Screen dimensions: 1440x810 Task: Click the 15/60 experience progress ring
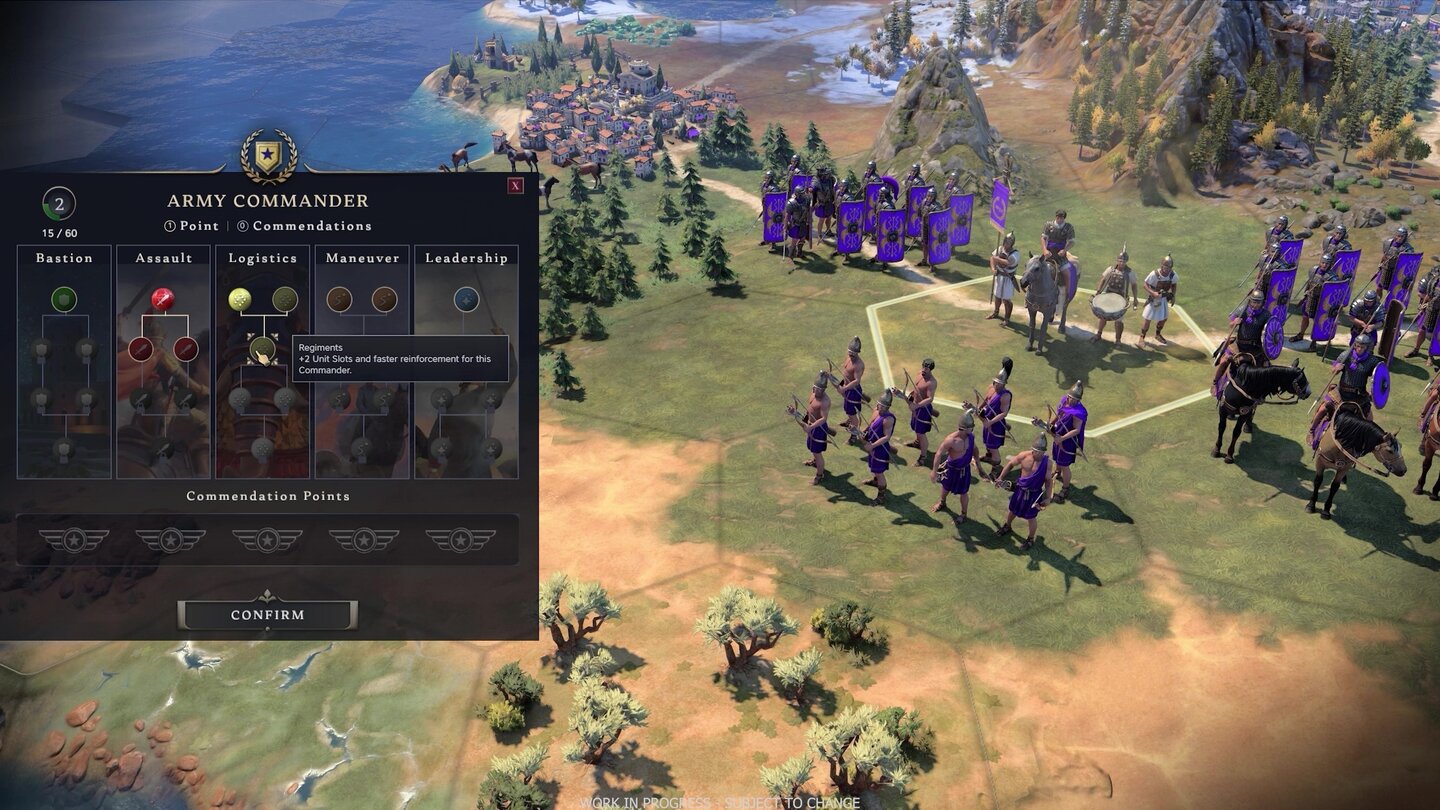[58, 231]
